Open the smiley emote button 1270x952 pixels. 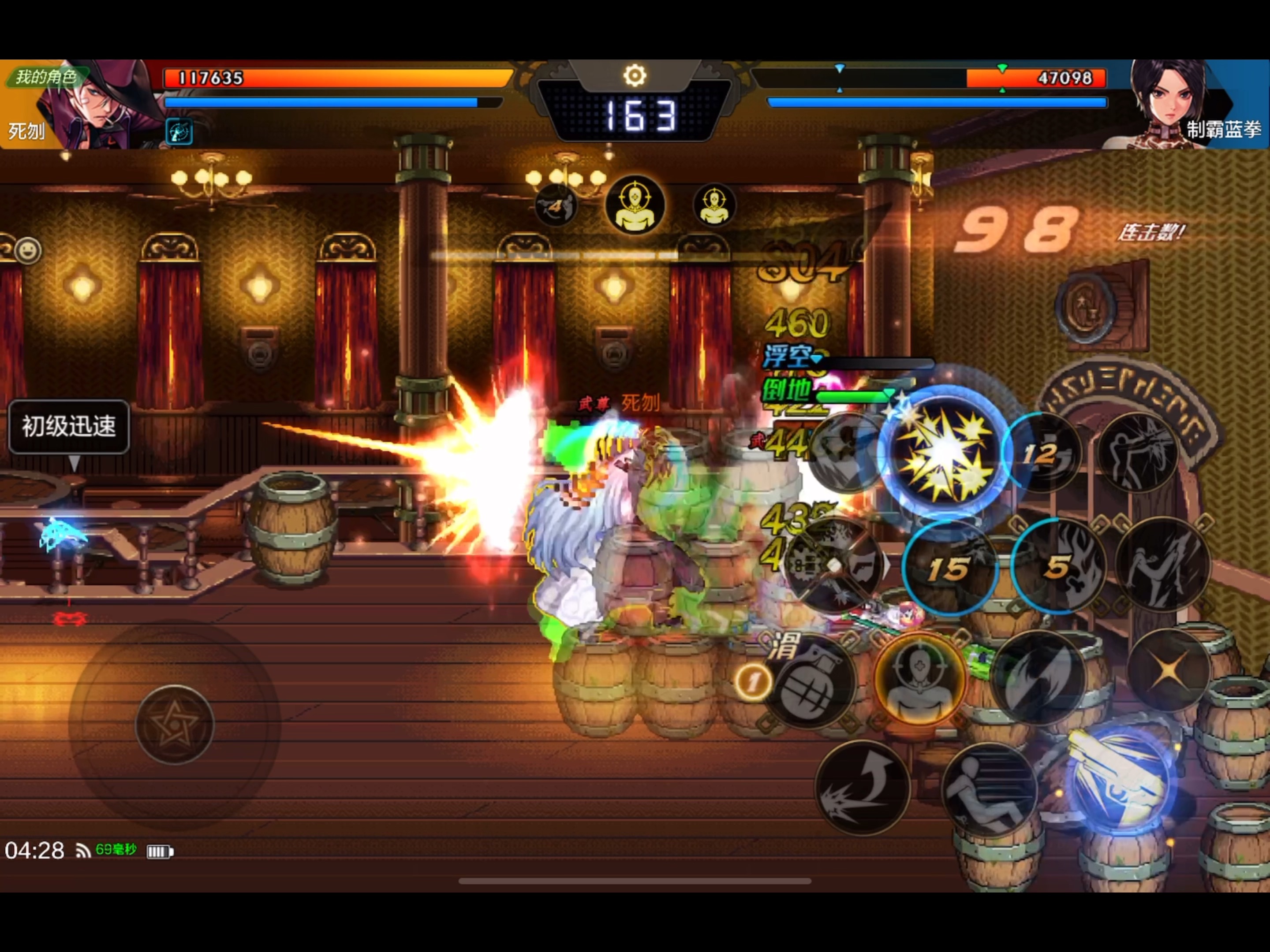(27, 250)
